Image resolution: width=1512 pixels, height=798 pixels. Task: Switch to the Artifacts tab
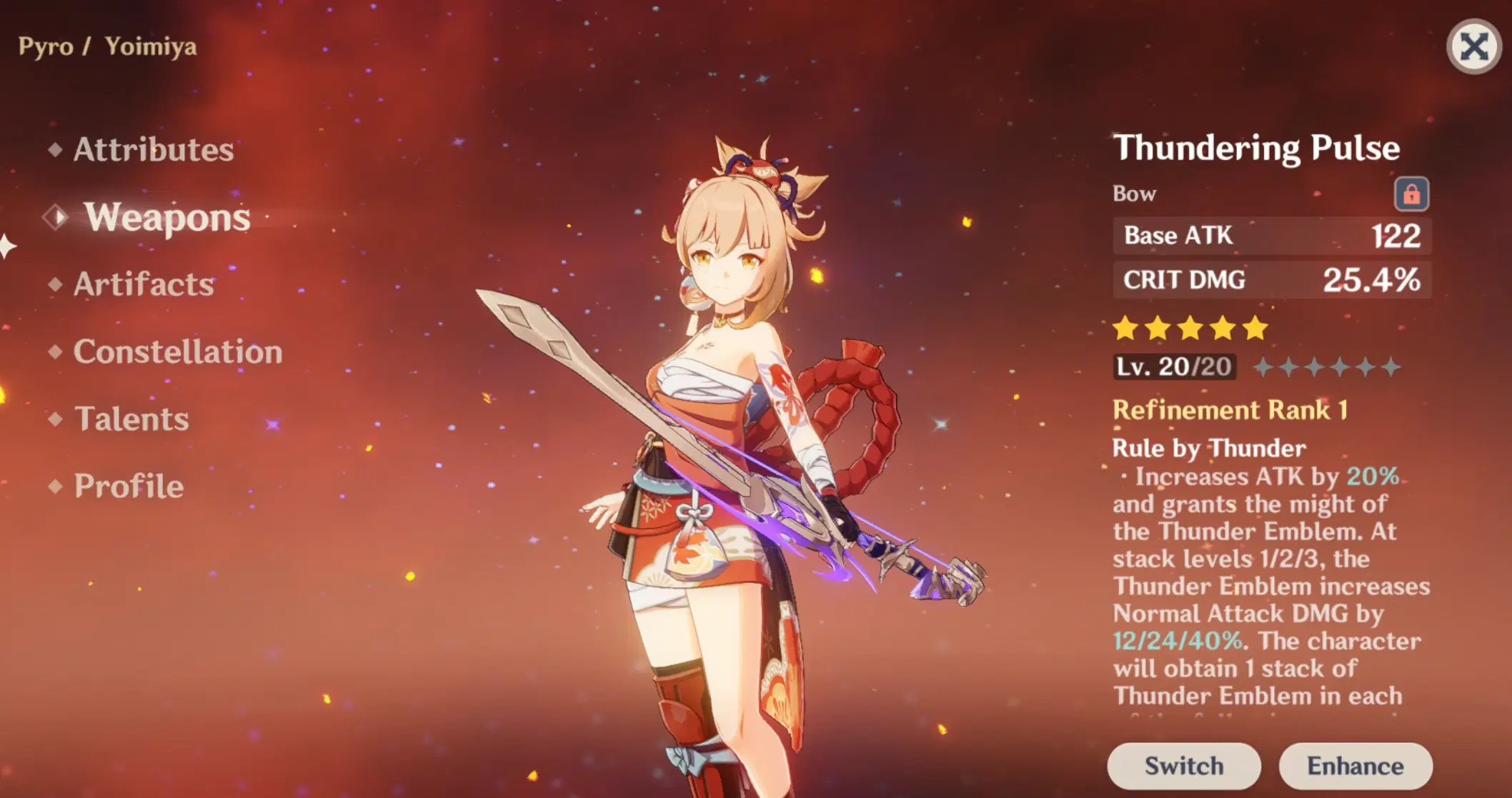pyautogui.click(x=143, y=284)
